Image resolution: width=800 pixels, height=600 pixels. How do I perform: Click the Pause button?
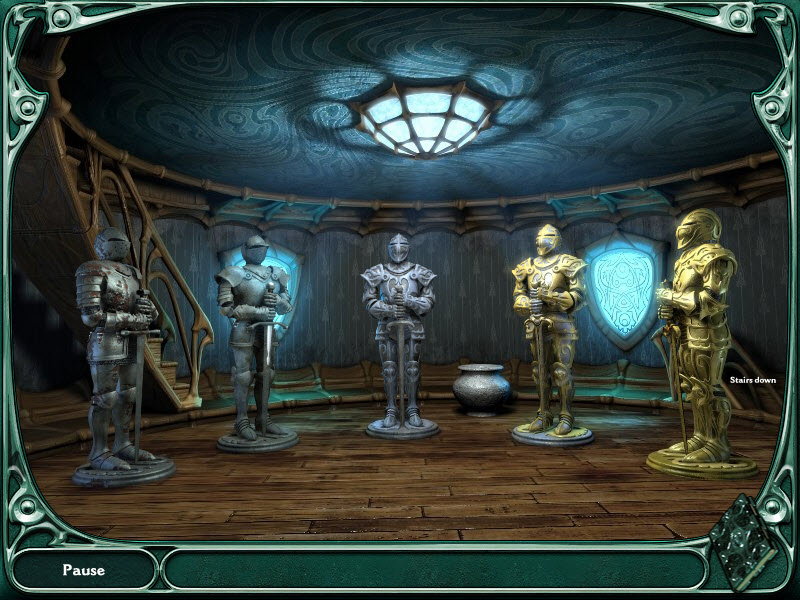tap(84, 570)
